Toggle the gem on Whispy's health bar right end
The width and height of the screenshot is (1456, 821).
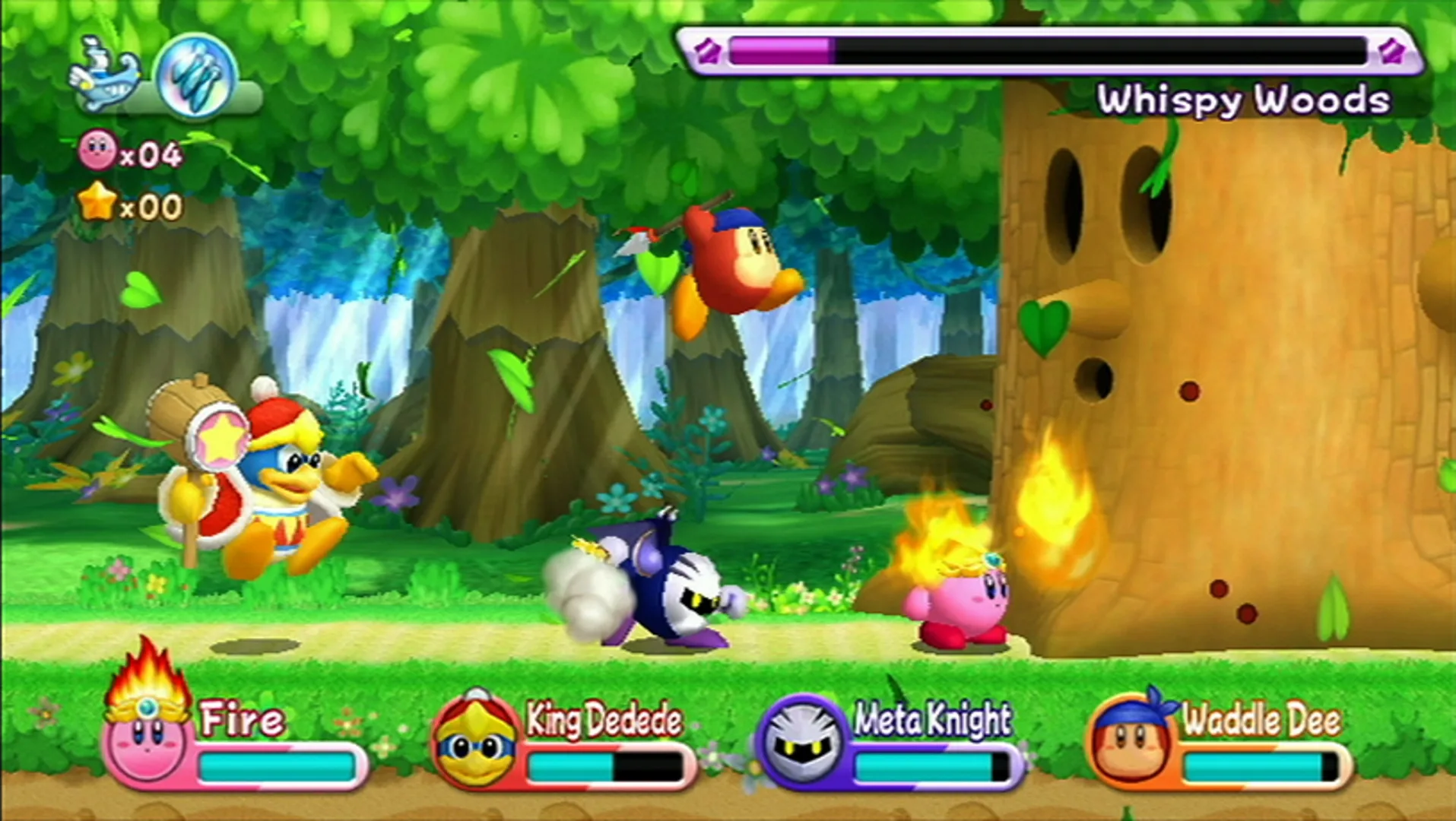pyautogui.click(x=1391, y=50)
